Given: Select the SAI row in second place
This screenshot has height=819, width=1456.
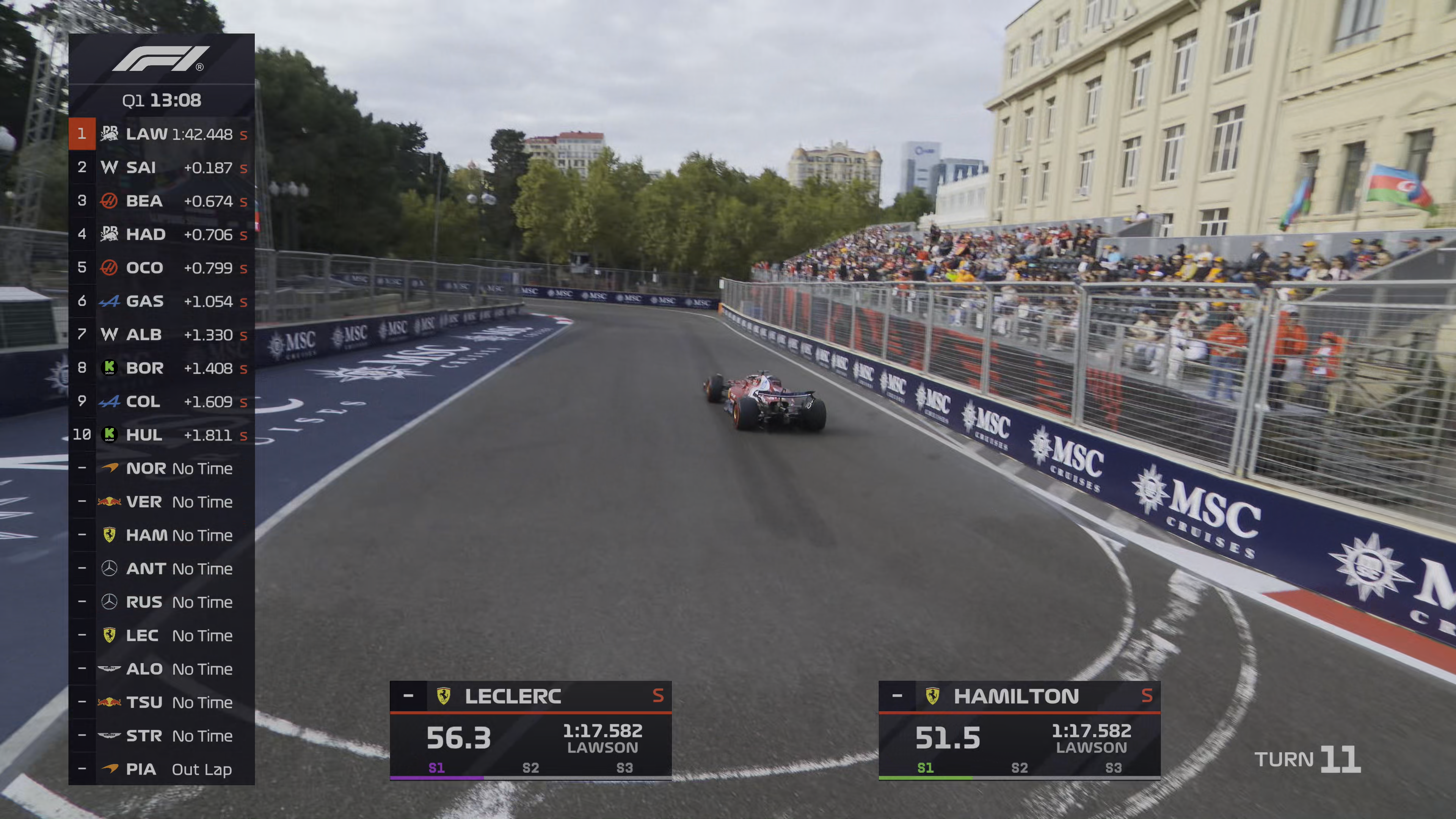Looking at the screenshot, I should point(162,167).
